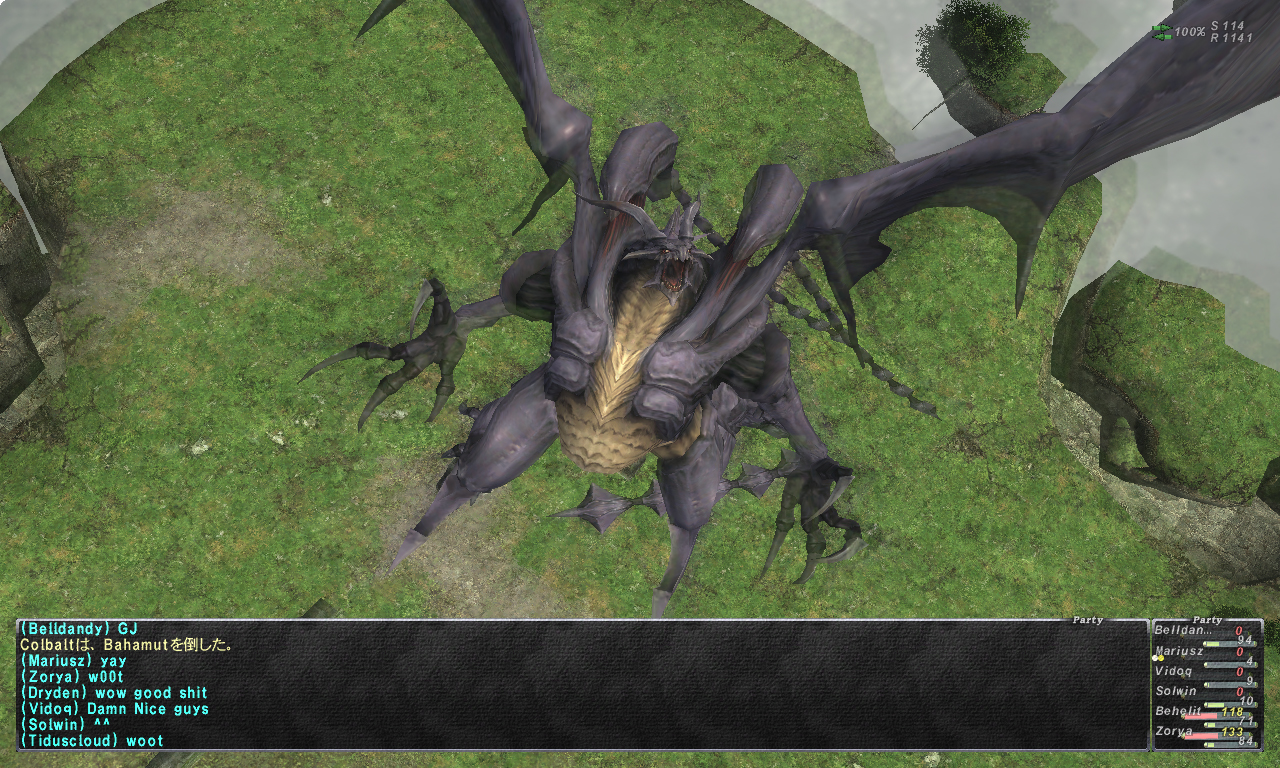Choose Vidoq from the party list
This screenshot has width=1280, height=768.
[1175, 671]
